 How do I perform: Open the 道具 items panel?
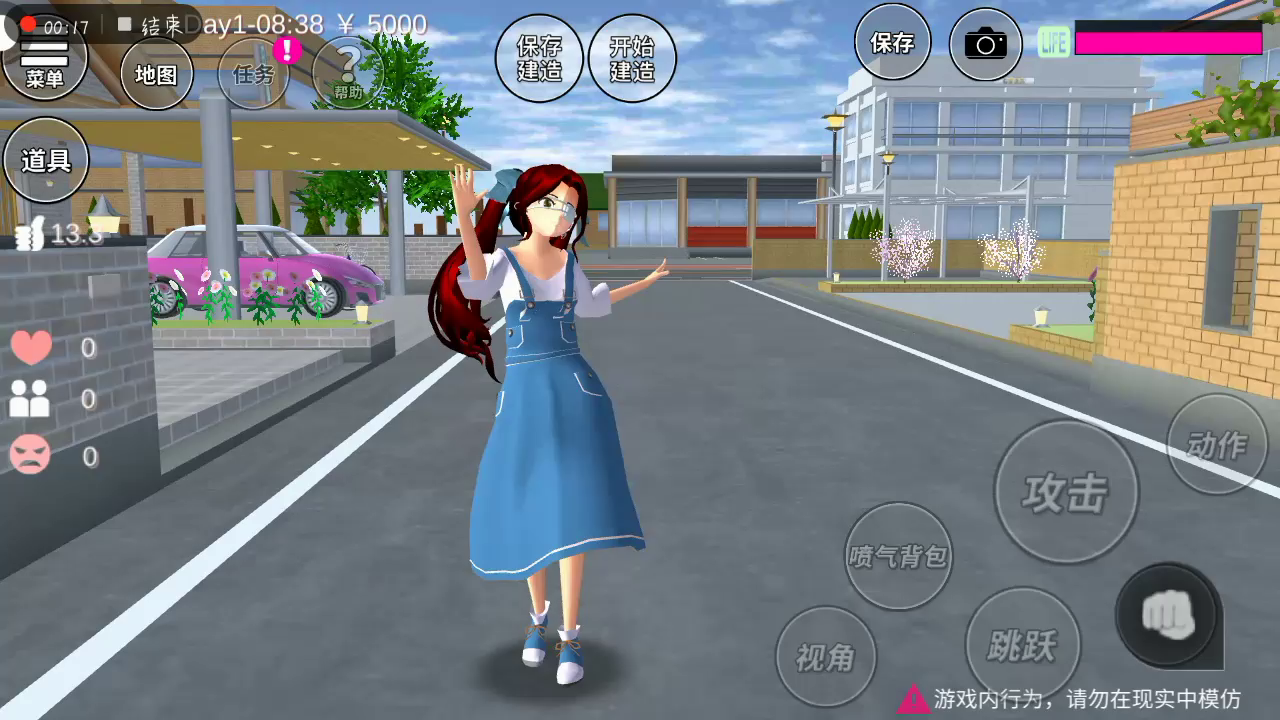point(46,160)
